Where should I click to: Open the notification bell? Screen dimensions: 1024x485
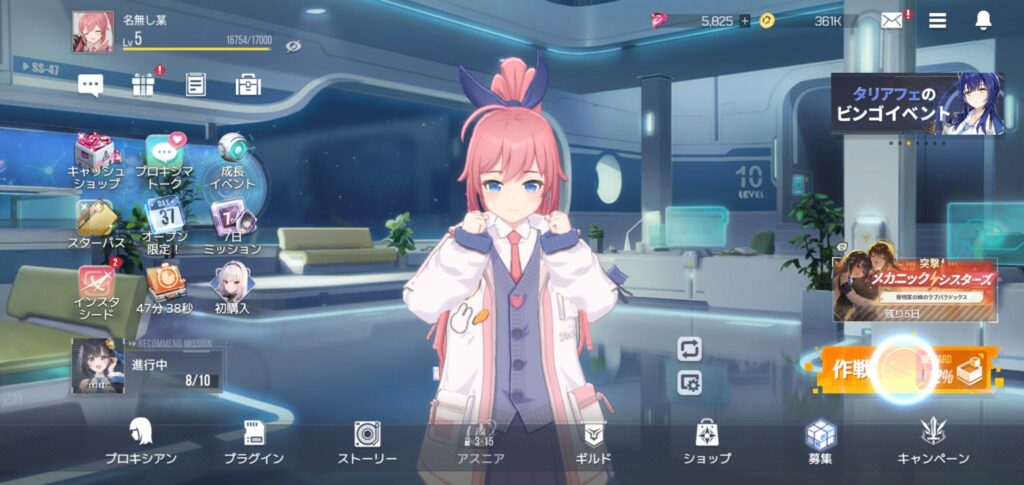(x=983, y=21)
